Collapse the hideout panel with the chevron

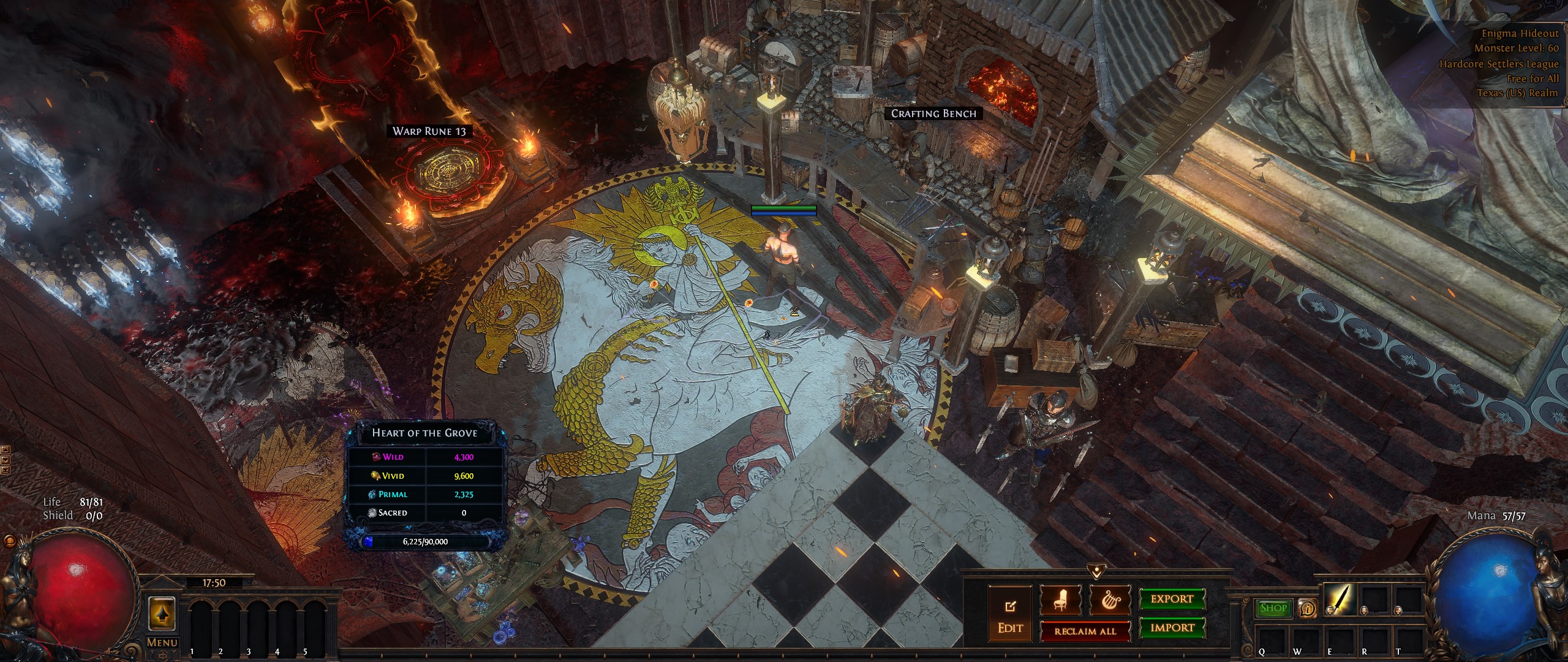point(1096,571)
